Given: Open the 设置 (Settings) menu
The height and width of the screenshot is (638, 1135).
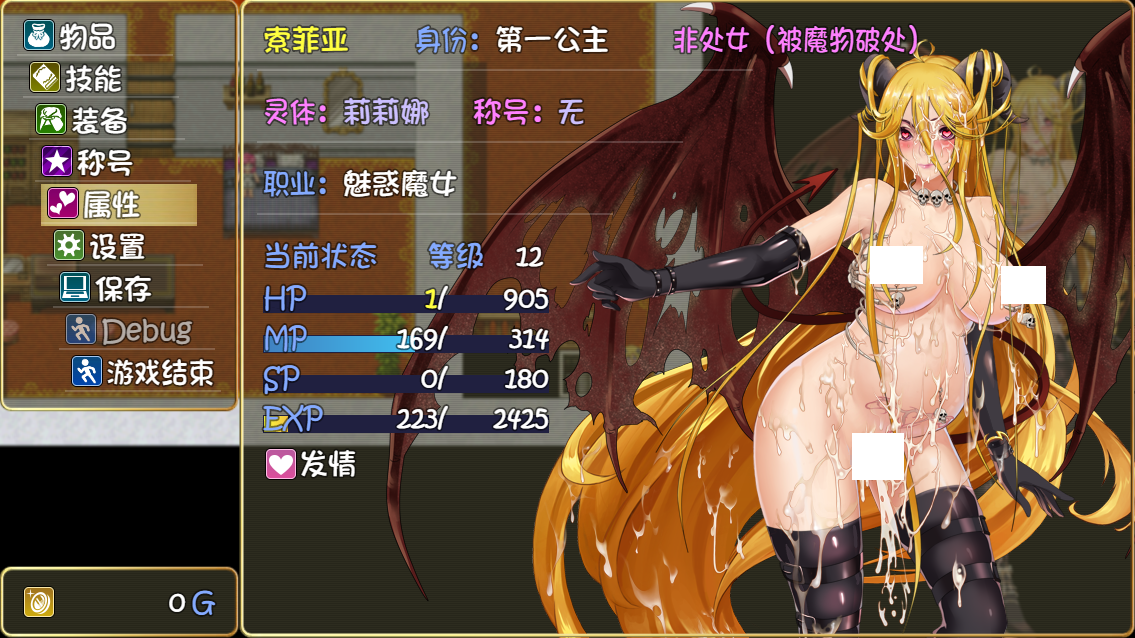Looking at the screenshot, I should [103, 246].
